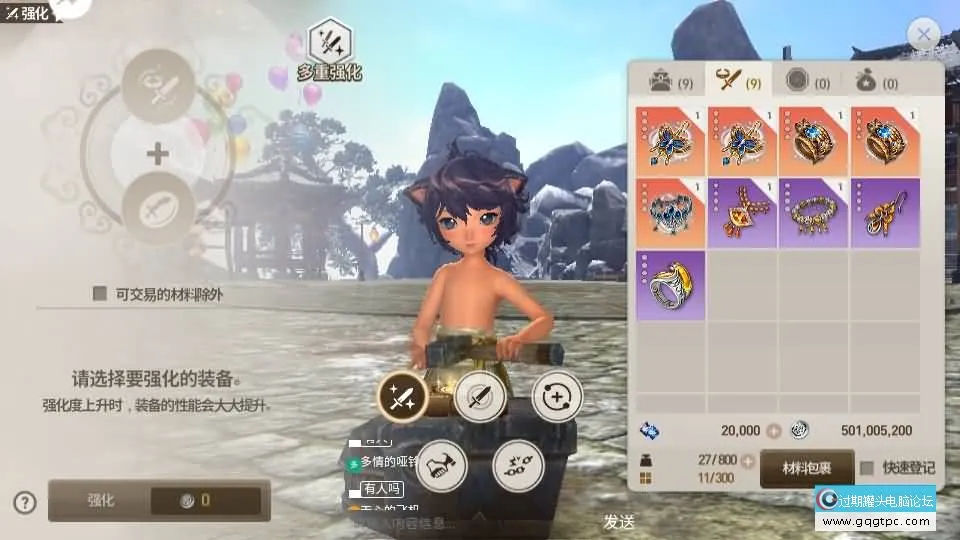Select the orange blue-gem bracelet item
960x540 pixels.
(670, 212)
